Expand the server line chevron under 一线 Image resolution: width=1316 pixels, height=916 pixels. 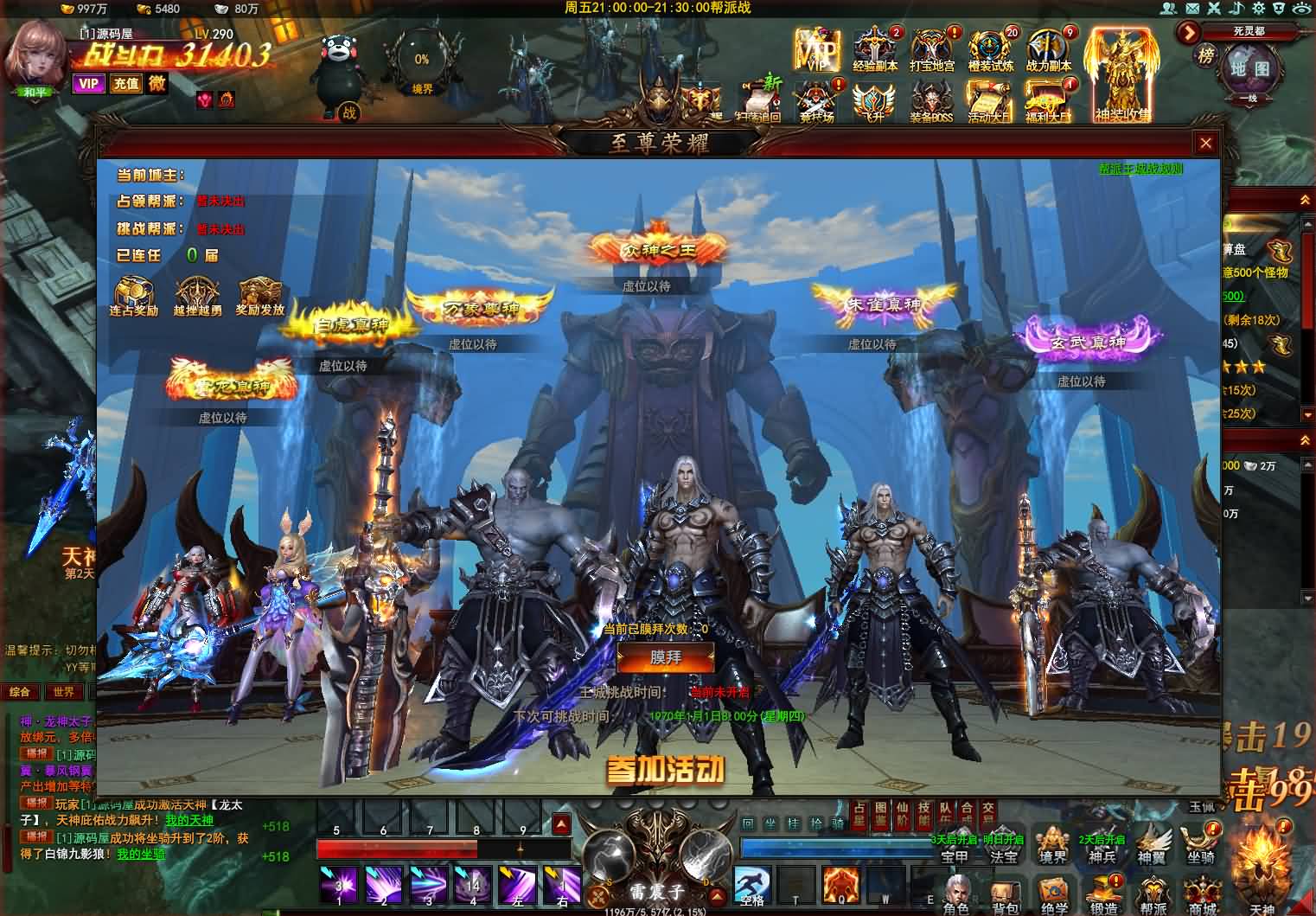(1249, 107)
